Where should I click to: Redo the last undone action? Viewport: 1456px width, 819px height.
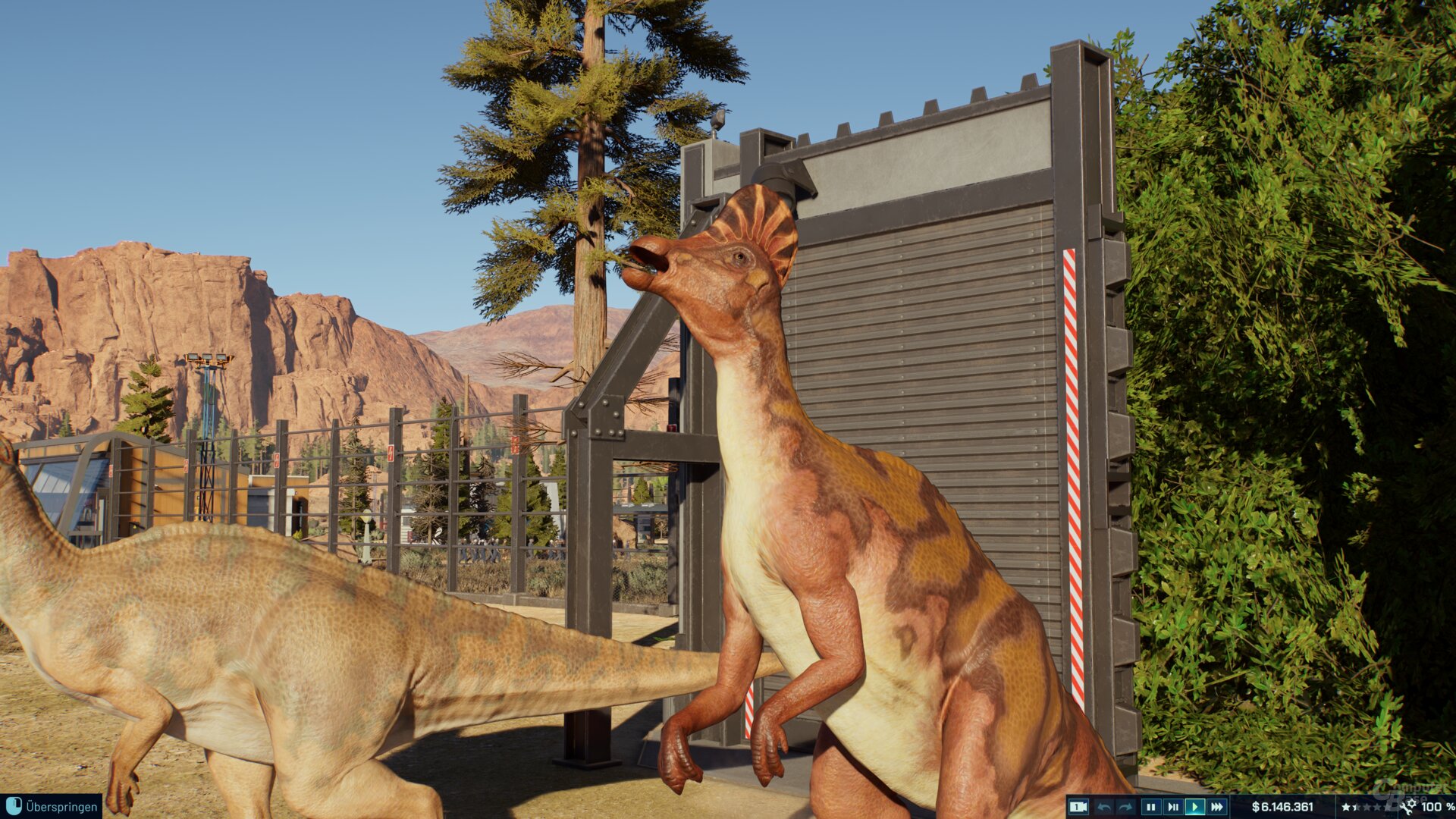click(x=1126, y=807)
